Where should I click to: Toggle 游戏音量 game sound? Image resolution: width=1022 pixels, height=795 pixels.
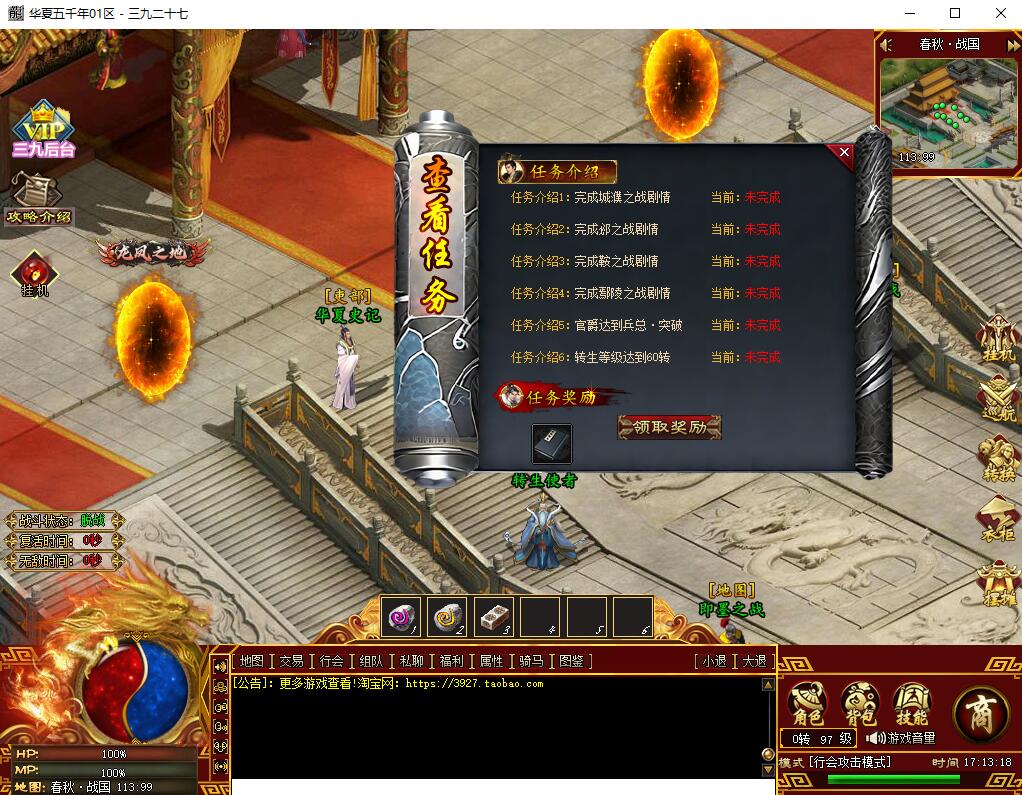pyautogui.click(x=901, y=738)
